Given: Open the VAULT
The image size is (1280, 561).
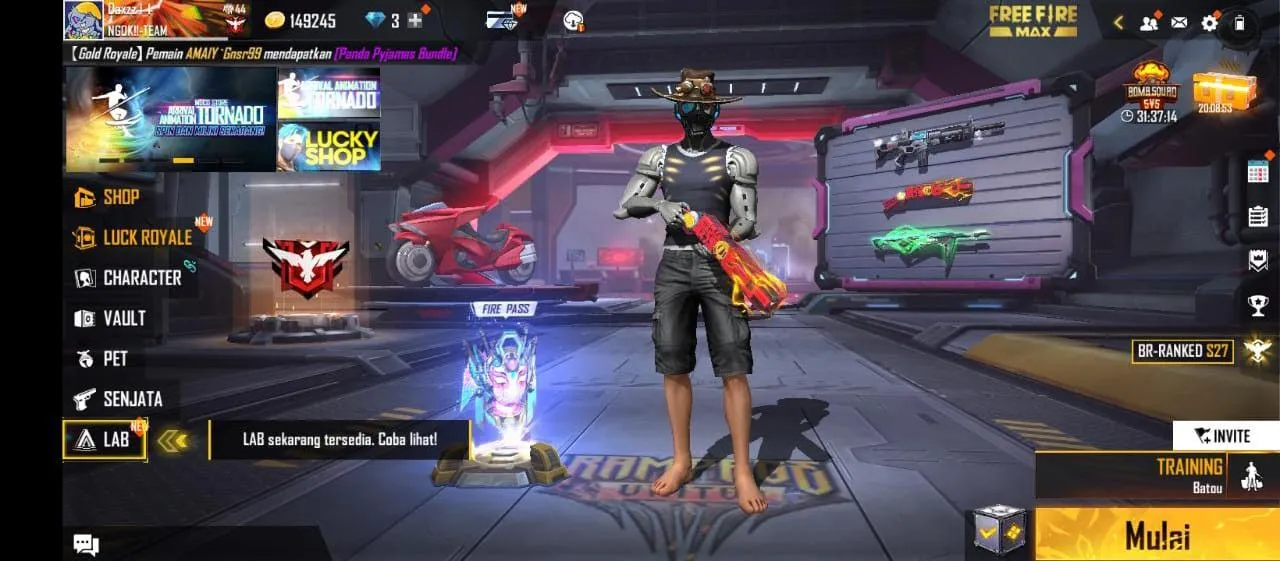Looking at the screenshot, I should point(112,319).
